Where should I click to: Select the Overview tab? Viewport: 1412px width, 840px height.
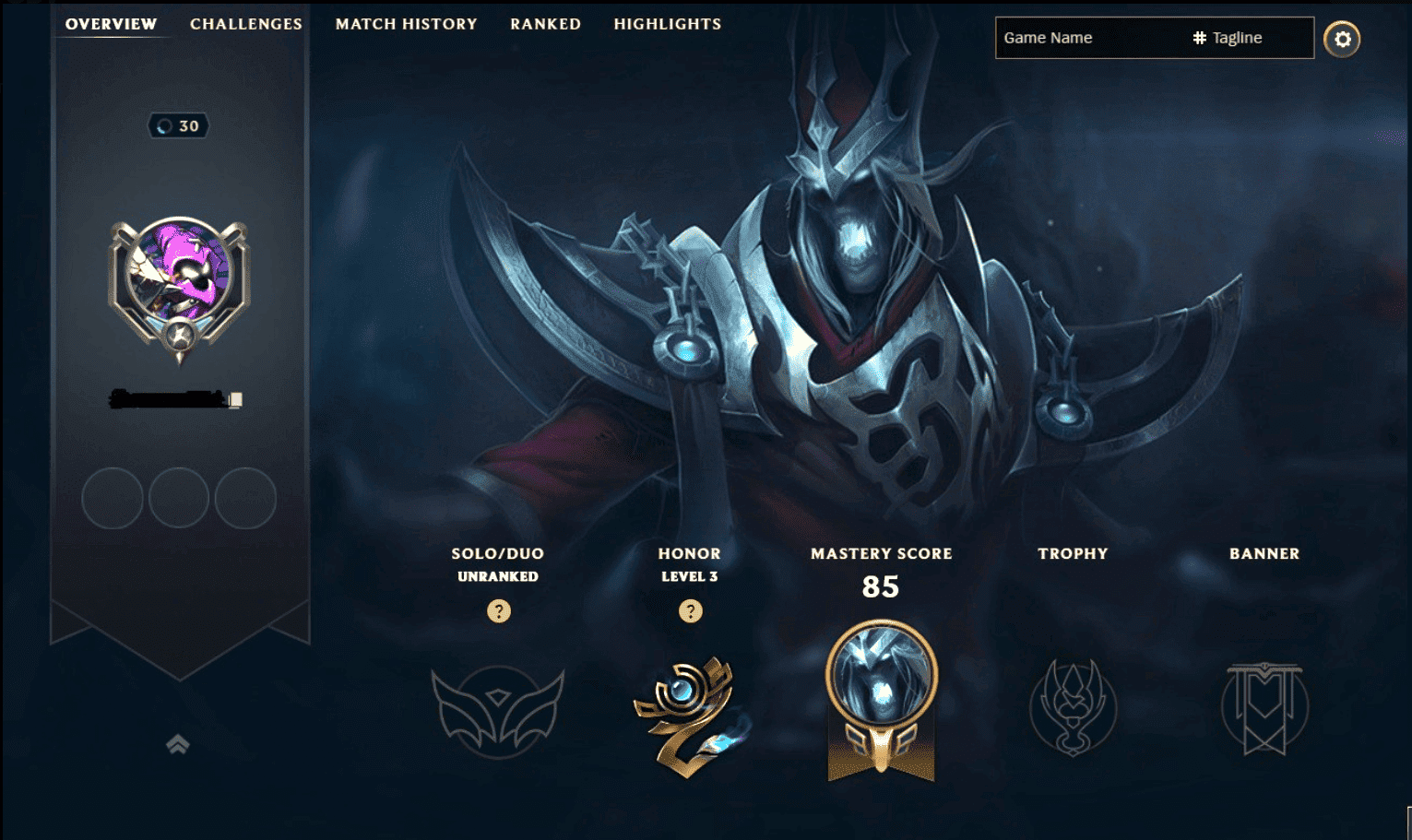click(110, 24)
